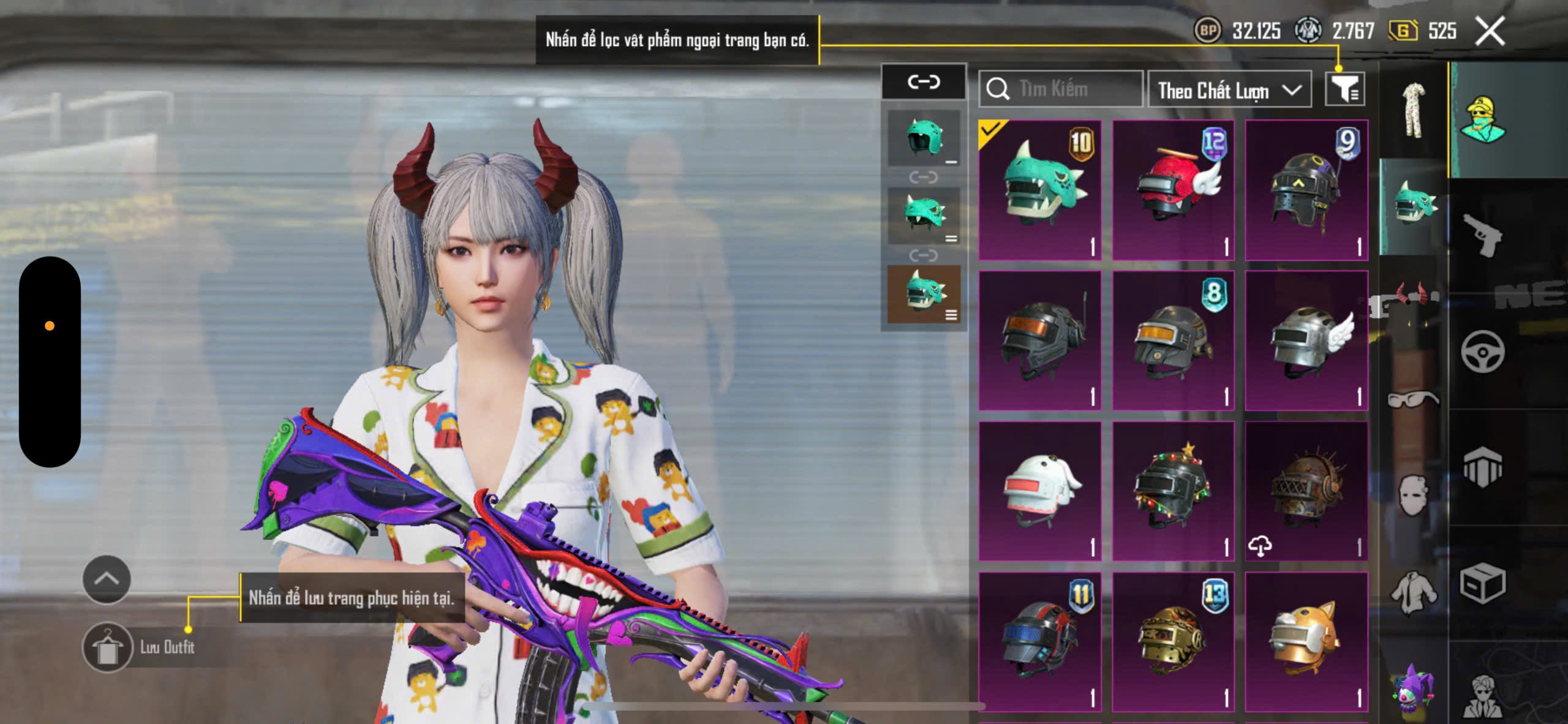Collapse the panel with the up-arrow button
Screen dimensions: 1568x724
[x=107, y=579]
